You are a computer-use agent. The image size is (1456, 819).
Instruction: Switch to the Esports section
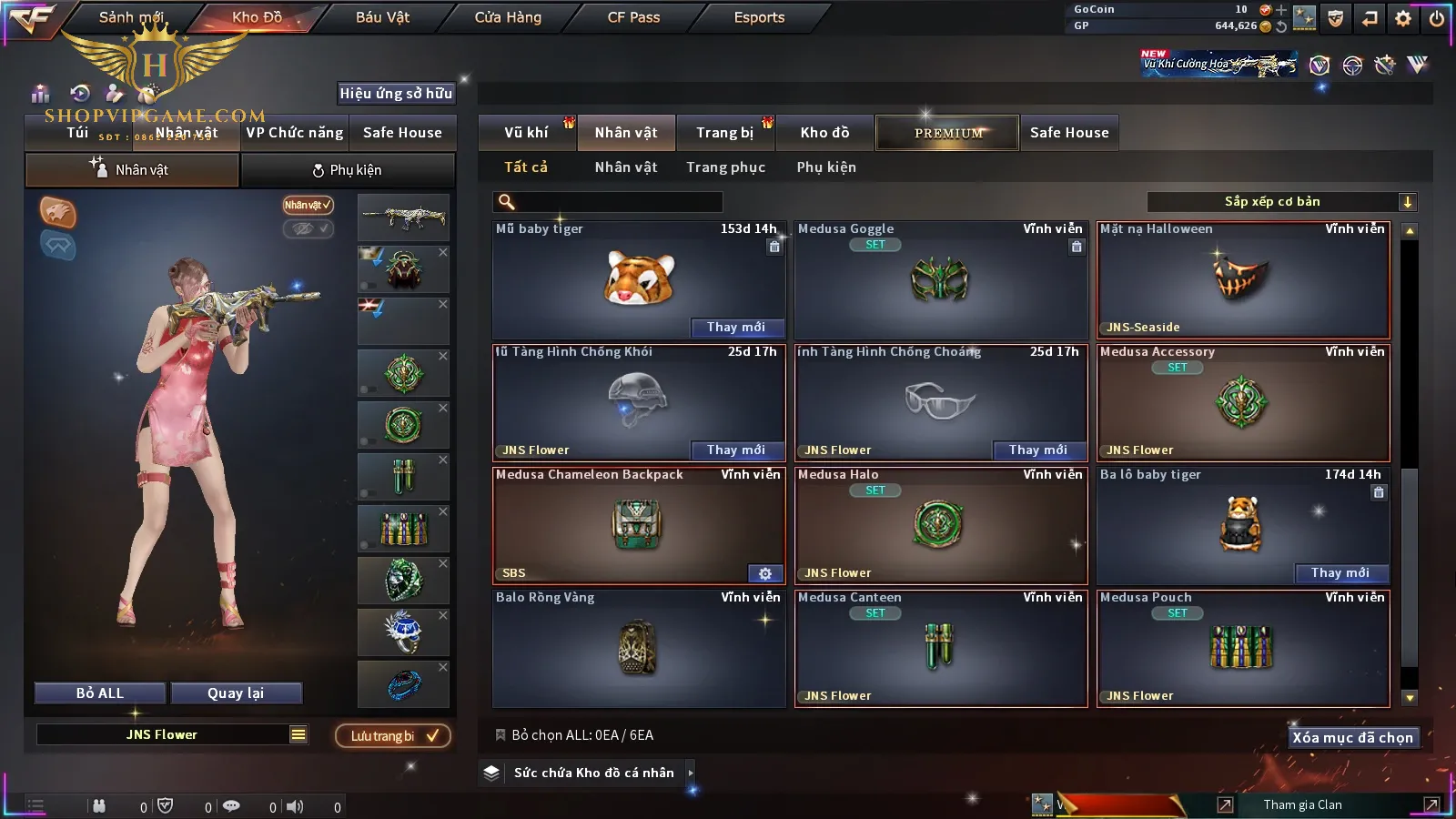pos(759,17)
